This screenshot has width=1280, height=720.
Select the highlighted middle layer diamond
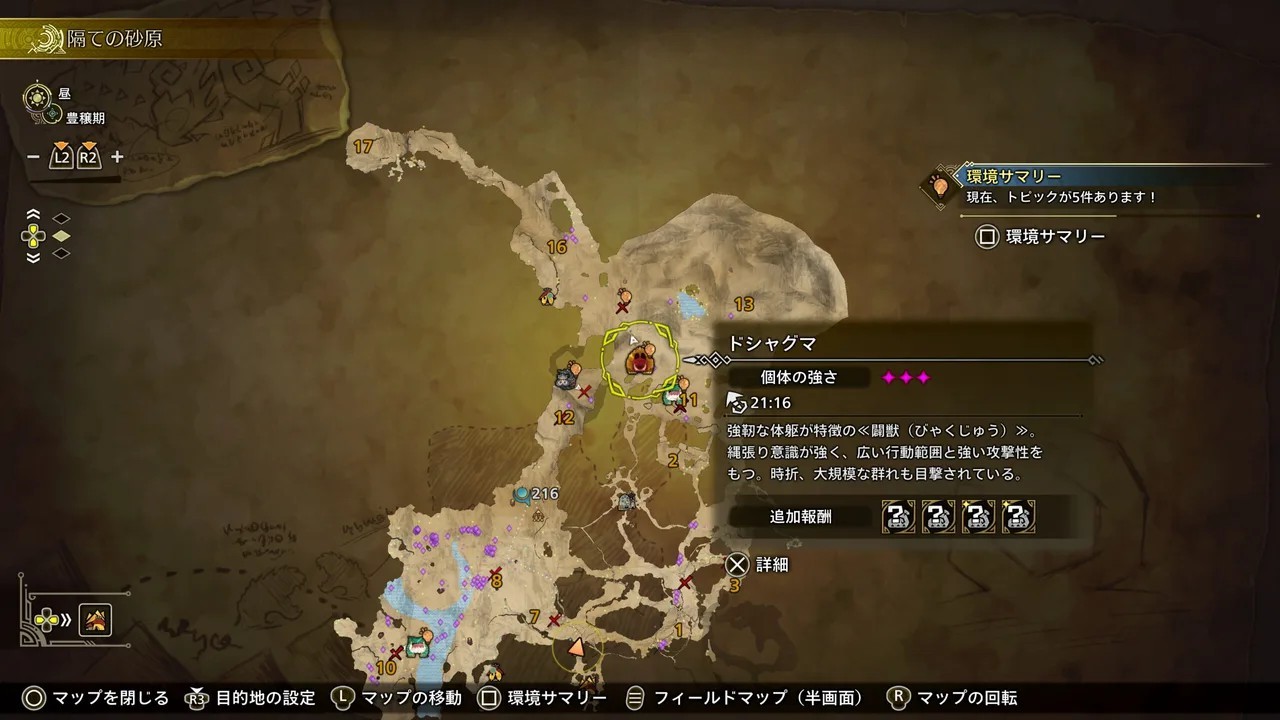[x=60, y=236]
